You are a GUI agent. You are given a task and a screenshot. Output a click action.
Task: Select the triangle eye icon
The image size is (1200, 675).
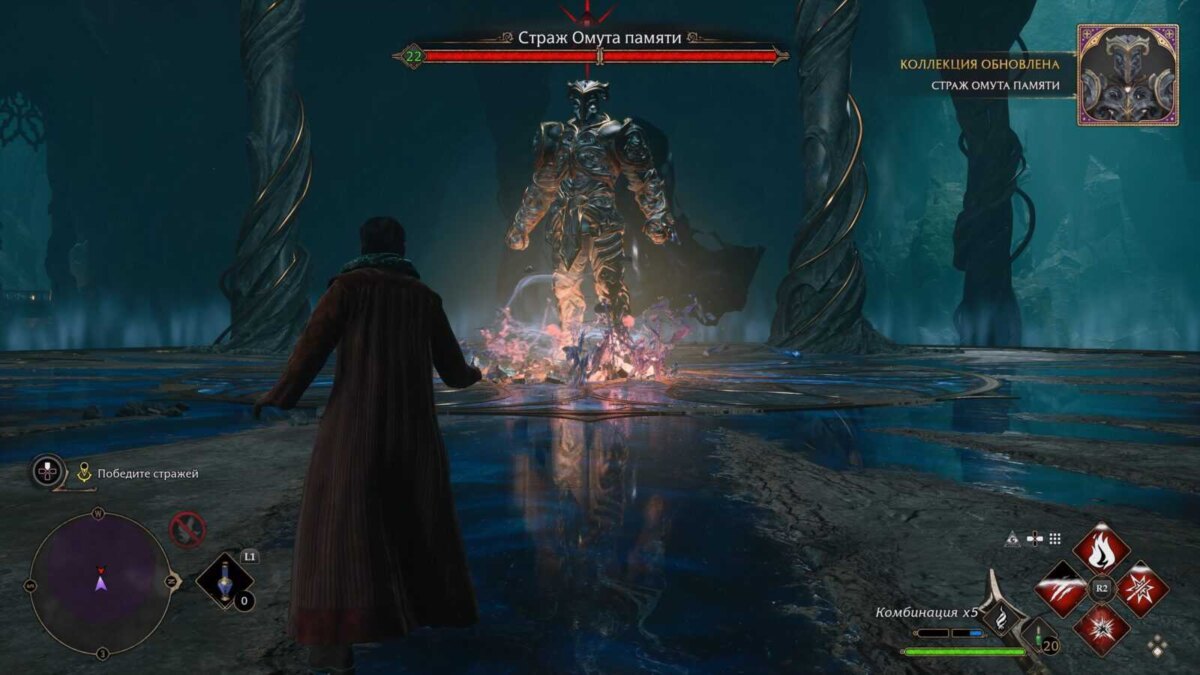[1014, 539]
